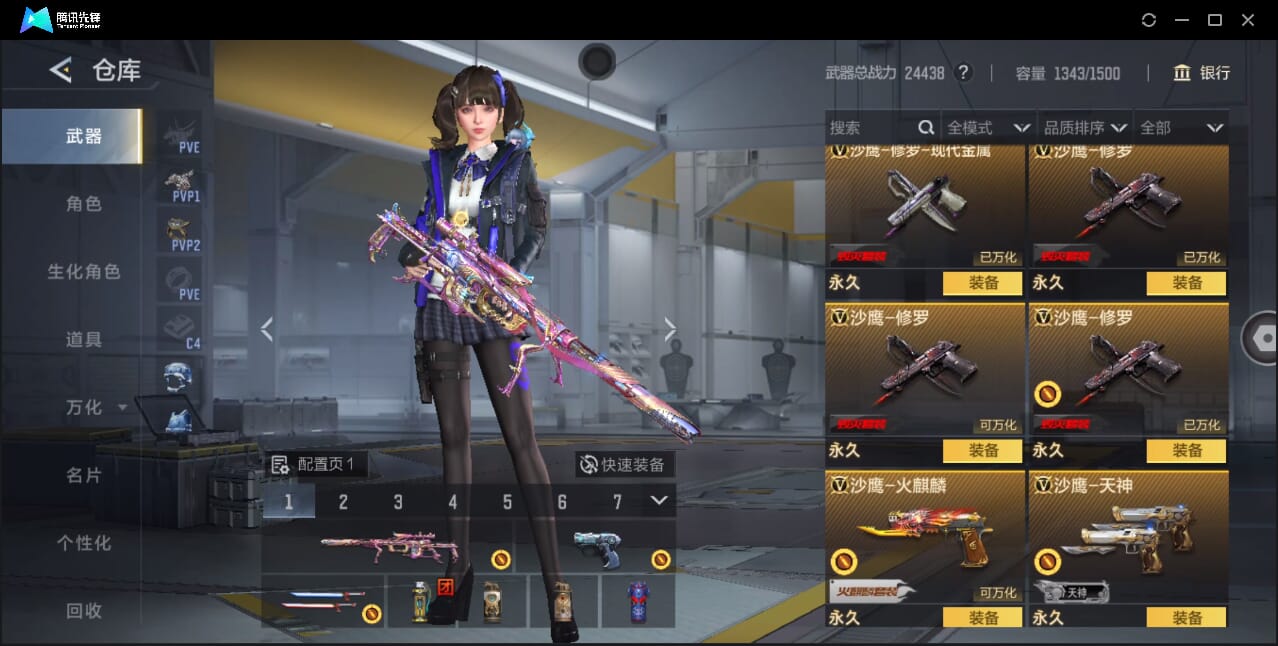Image resolution: width=1278 pixels, height=646 pixels.
Task: Equip the 沙鹰-天神 pistol
Action: pos(1186,618)
